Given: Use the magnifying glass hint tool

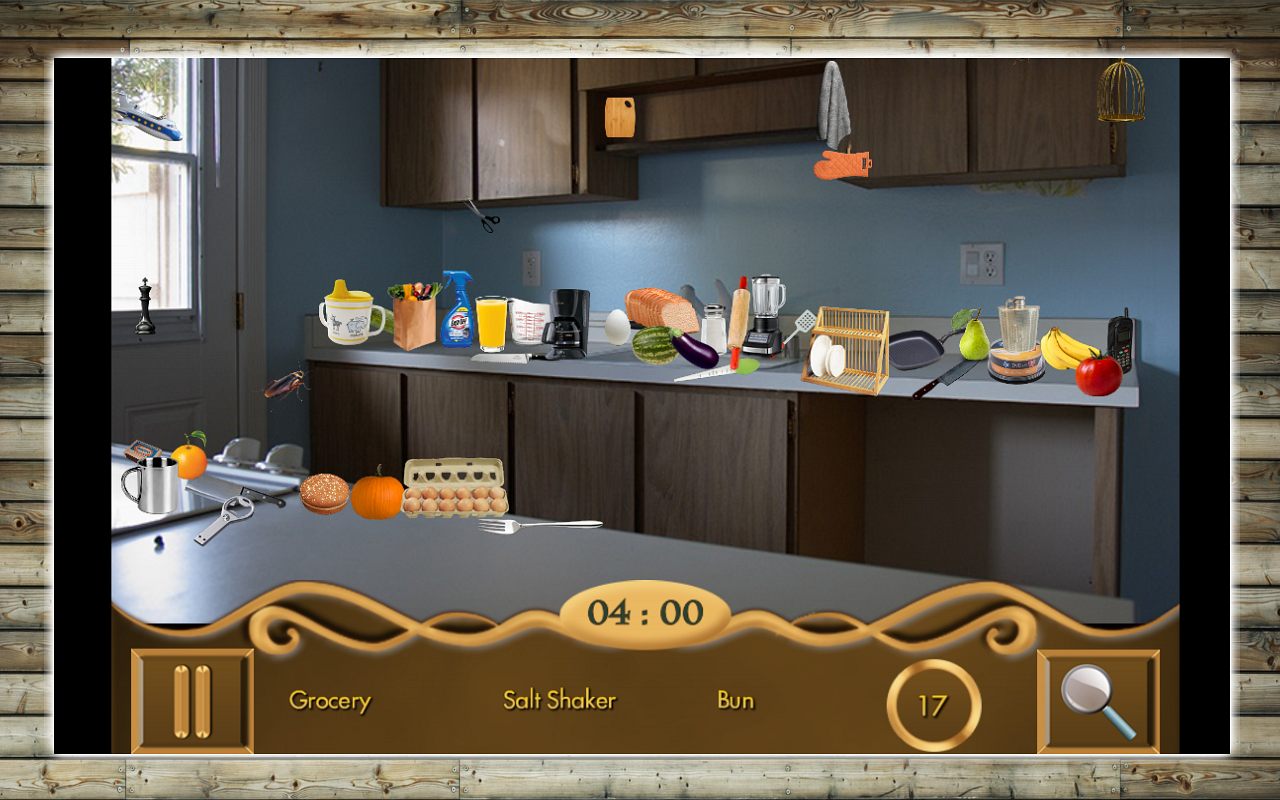Looking at the screenshot, I should pyautogui.click(x=1096, y=701).
